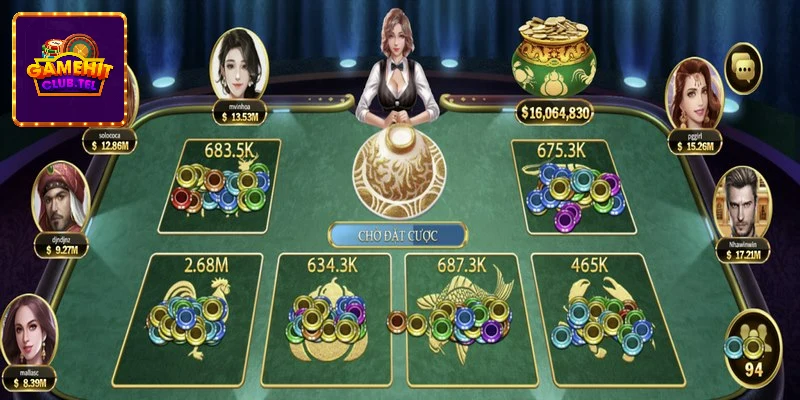Screen dimensions: 800x400
Task: Click the GameHit Club logo
Action: (69, 69)
